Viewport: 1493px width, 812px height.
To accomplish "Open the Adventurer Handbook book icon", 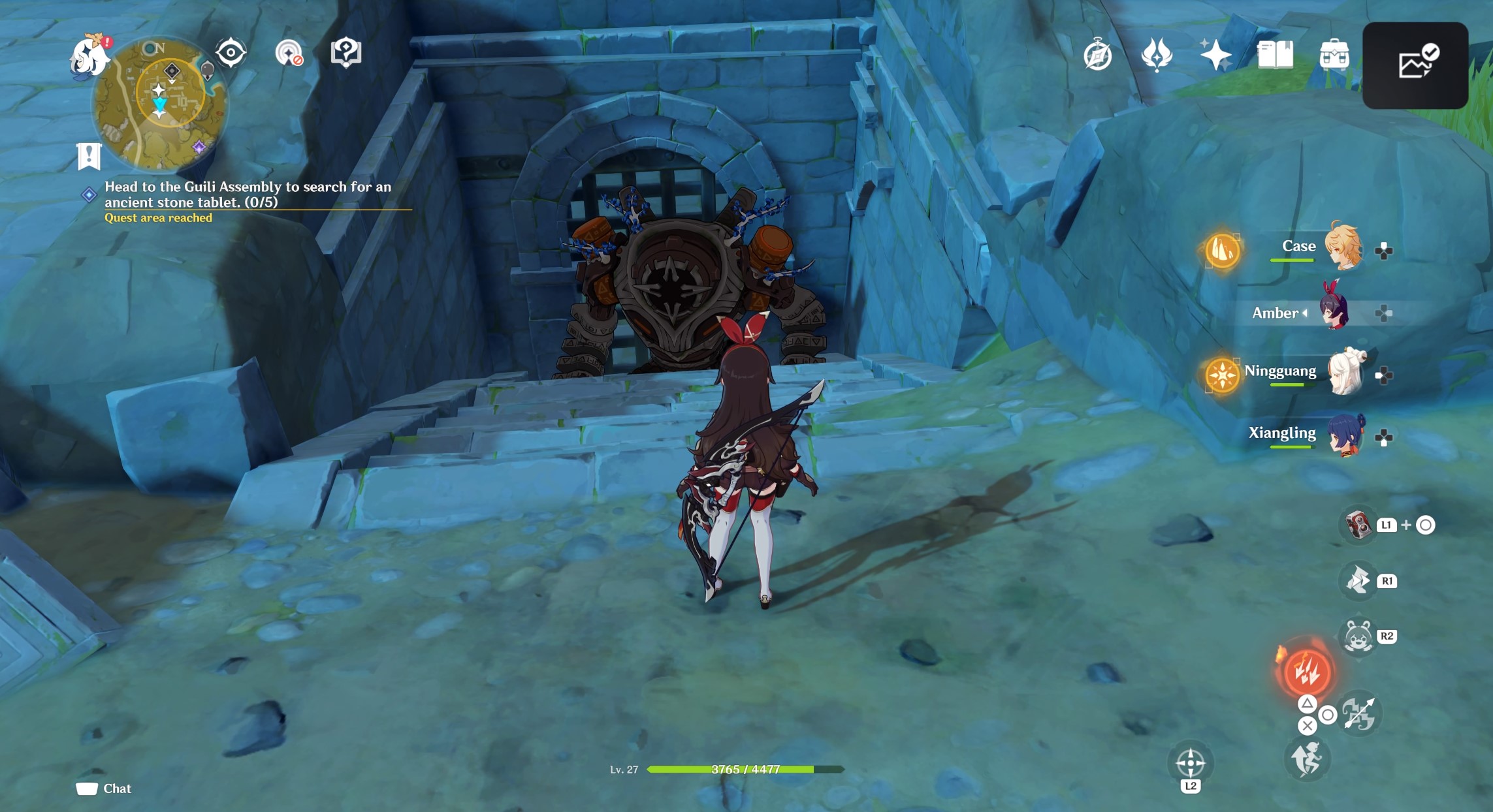I will (x=1275, y=55).
